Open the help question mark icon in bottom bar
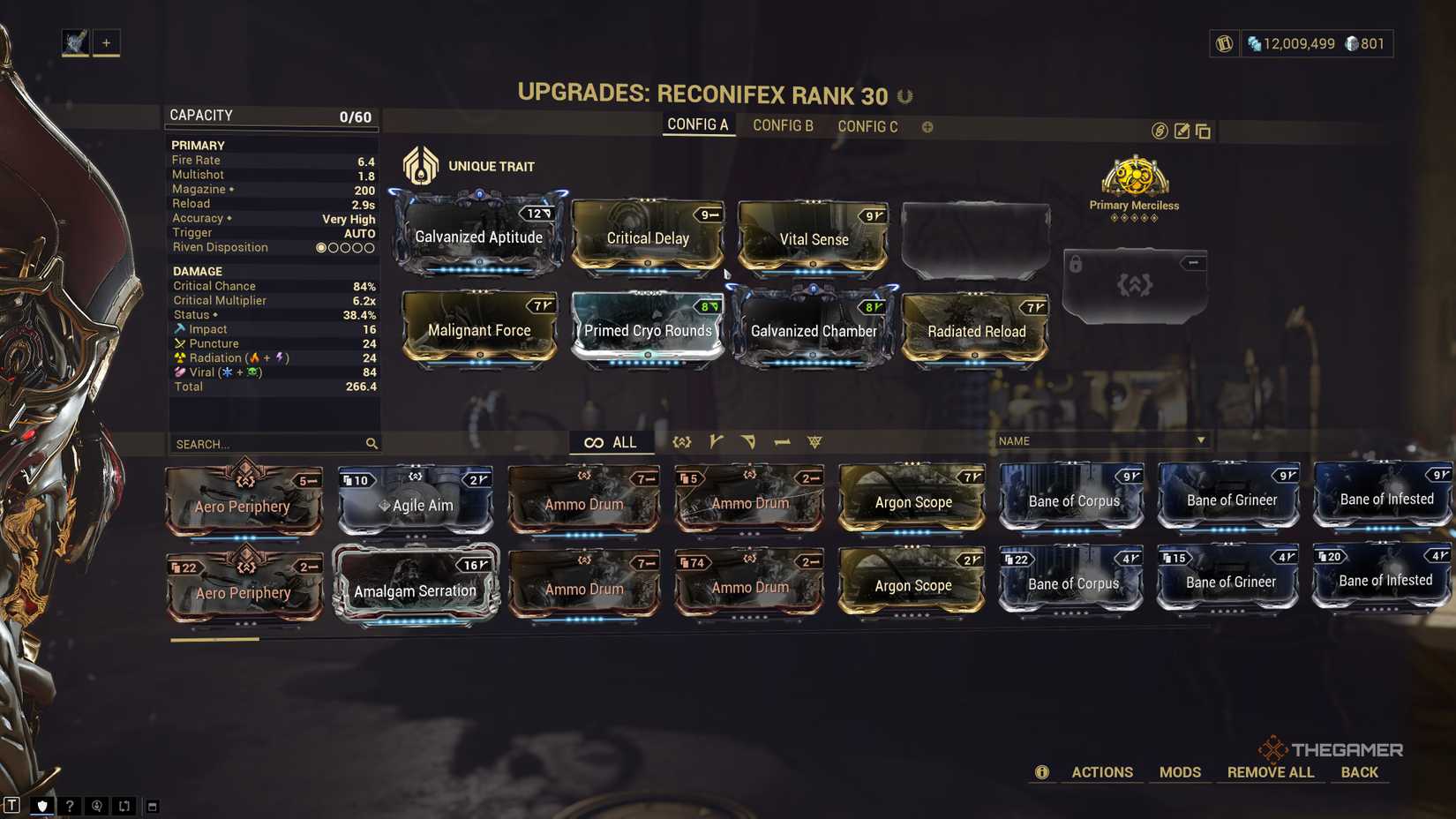The image size is (1456, 819). 69,805
